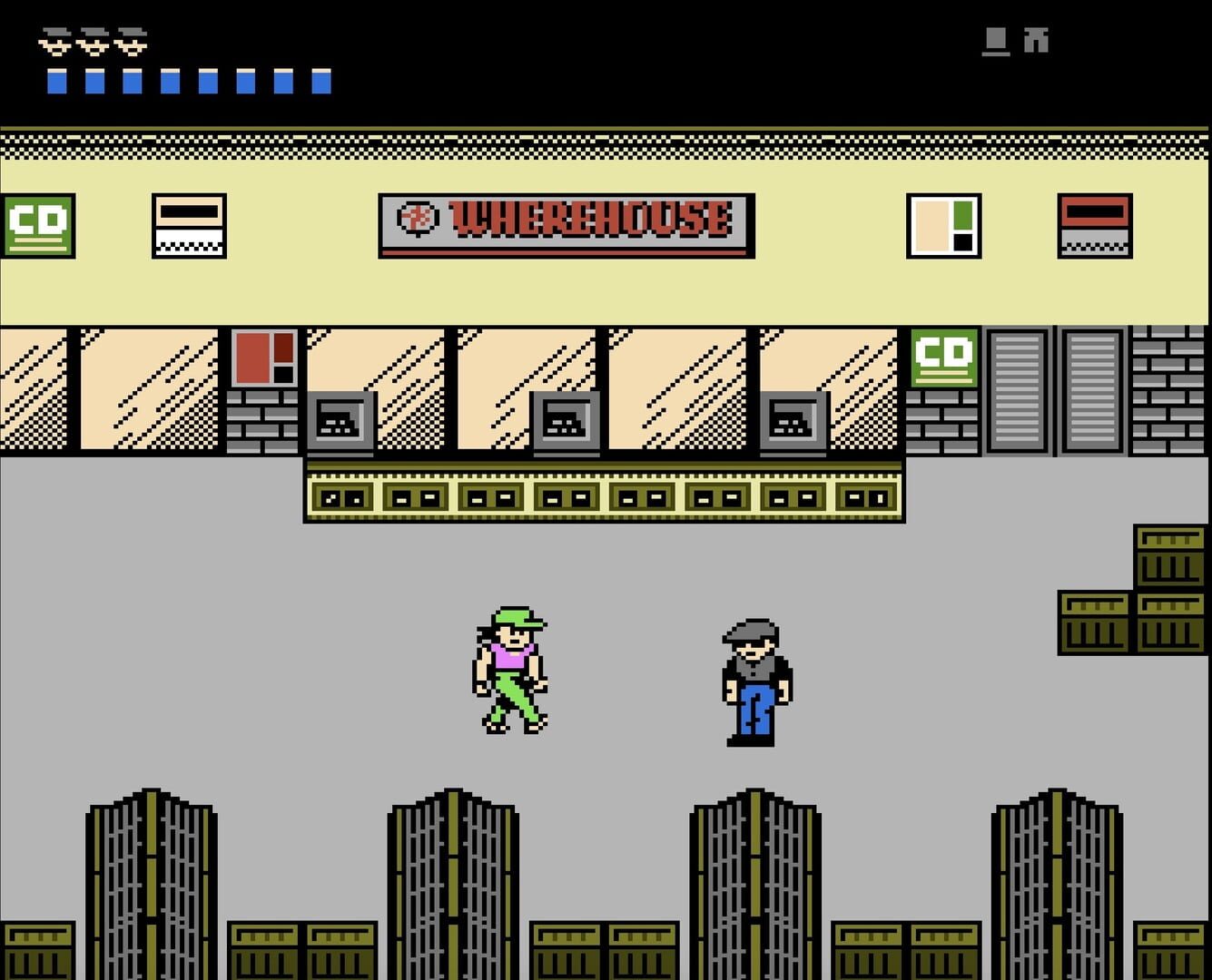Image resolution: width=1212 pixels, height=980 pixels.
Task: Click the shirt equipment icon in the HUD
Action: (994, 40)
